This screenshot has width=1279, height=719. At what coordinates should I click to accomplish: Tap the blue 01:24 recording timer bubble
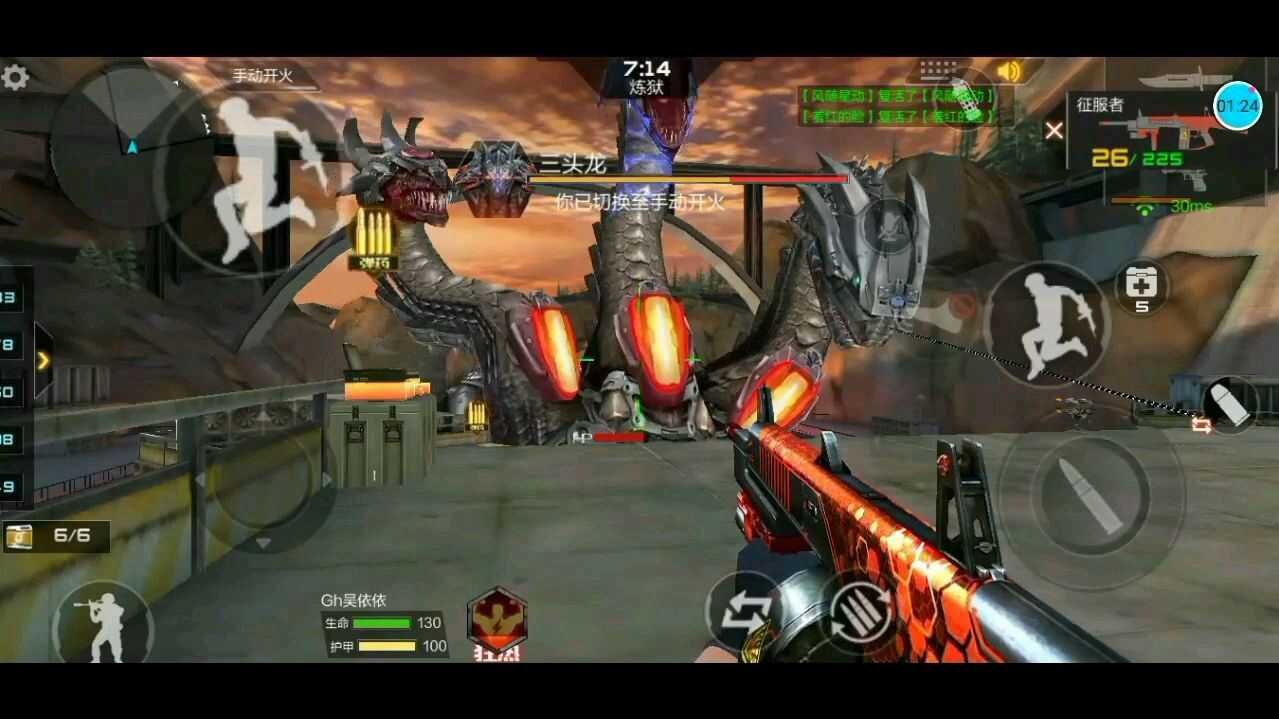1238,105
